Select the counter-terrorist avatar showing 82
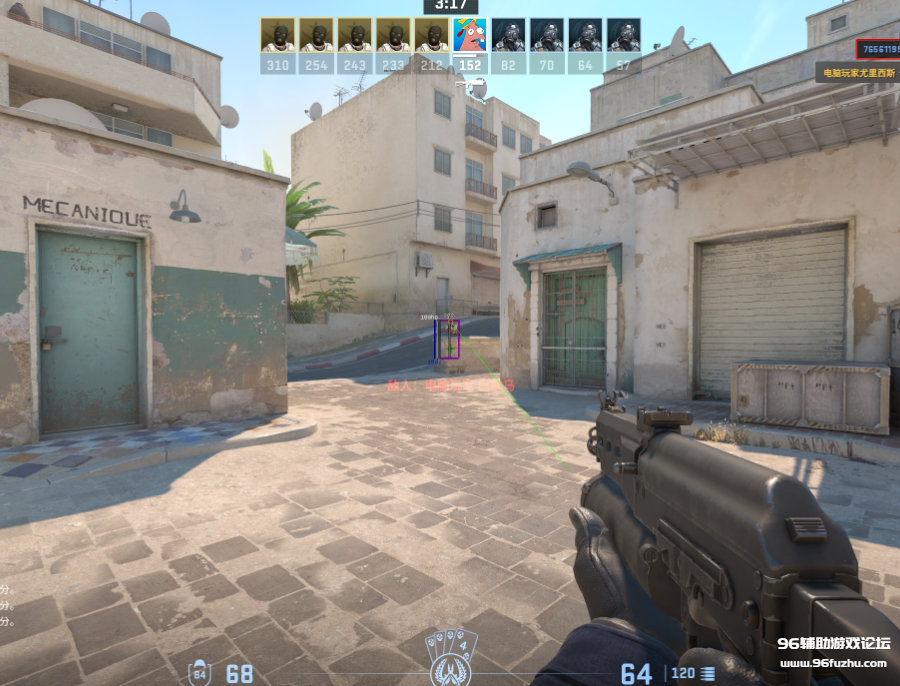The width and height of the screenshot is (900, 686). (x=508, y=36)
